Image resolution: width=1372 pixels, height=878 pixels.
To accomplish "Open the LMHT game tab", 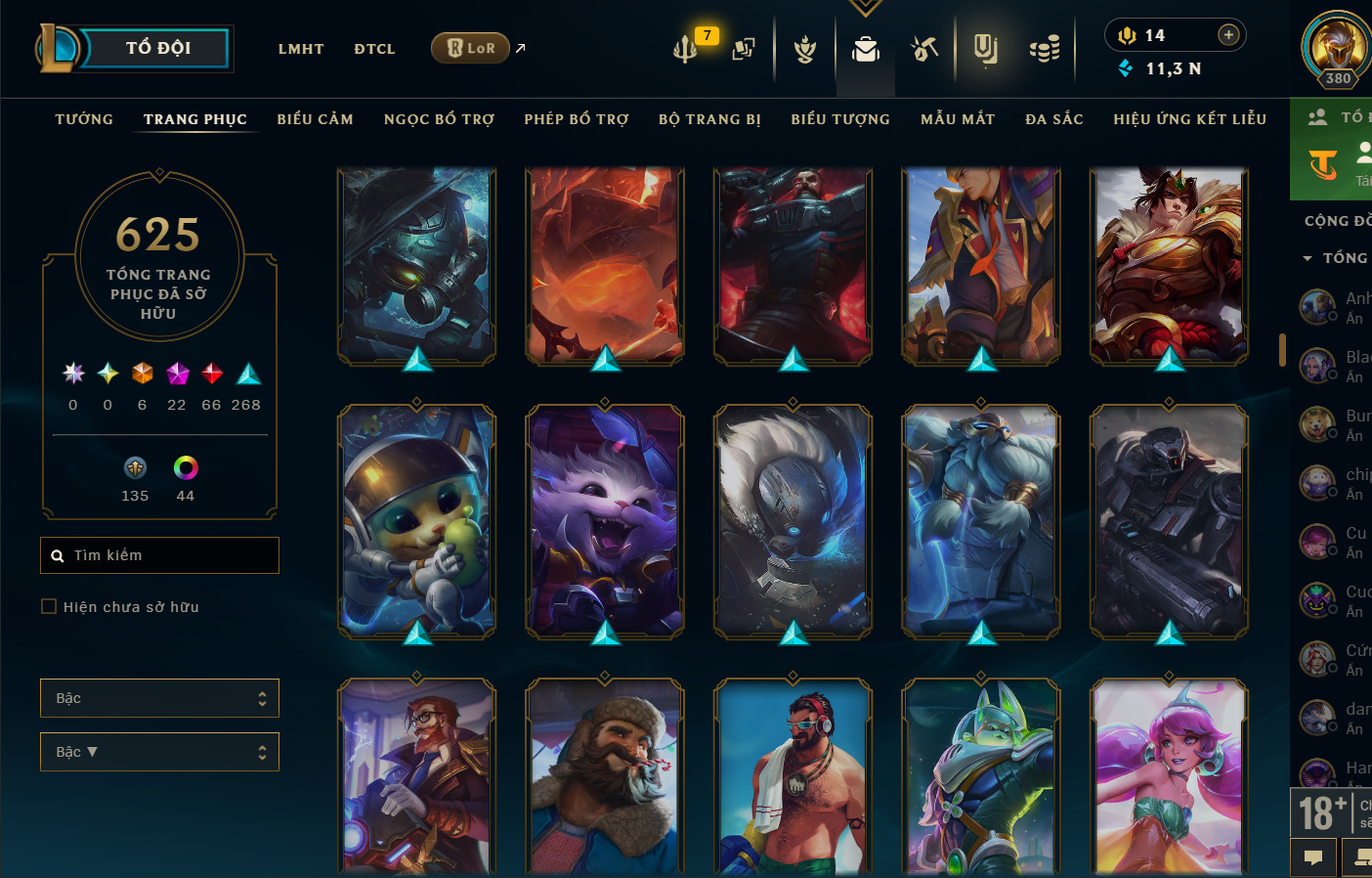I will (301, 49).
